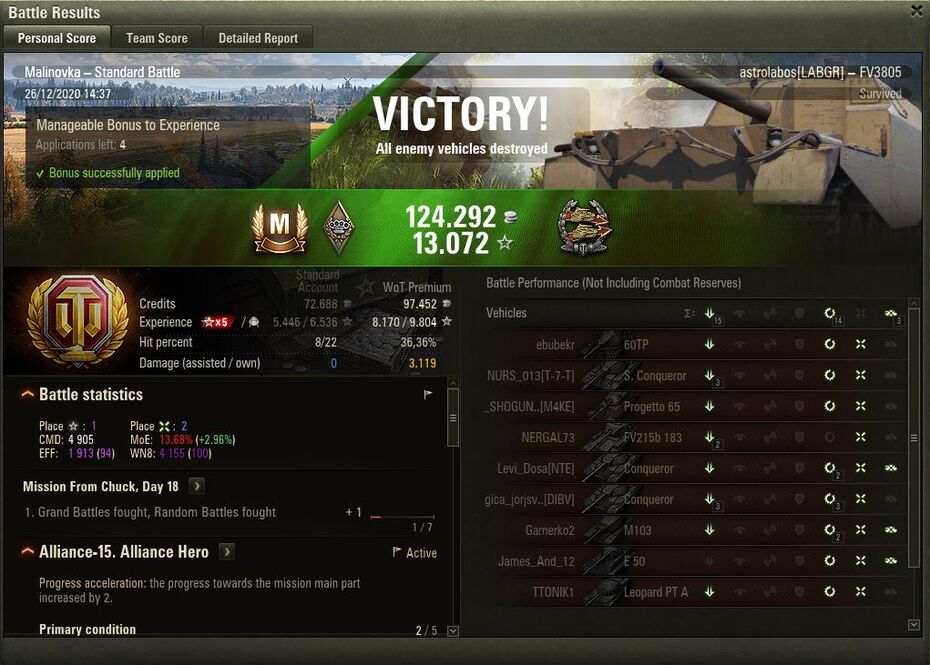This screenshot has height=665, width=930.
Task: Collapse the Alliance-15 Alliance Hero section
Action: point(28,552)
